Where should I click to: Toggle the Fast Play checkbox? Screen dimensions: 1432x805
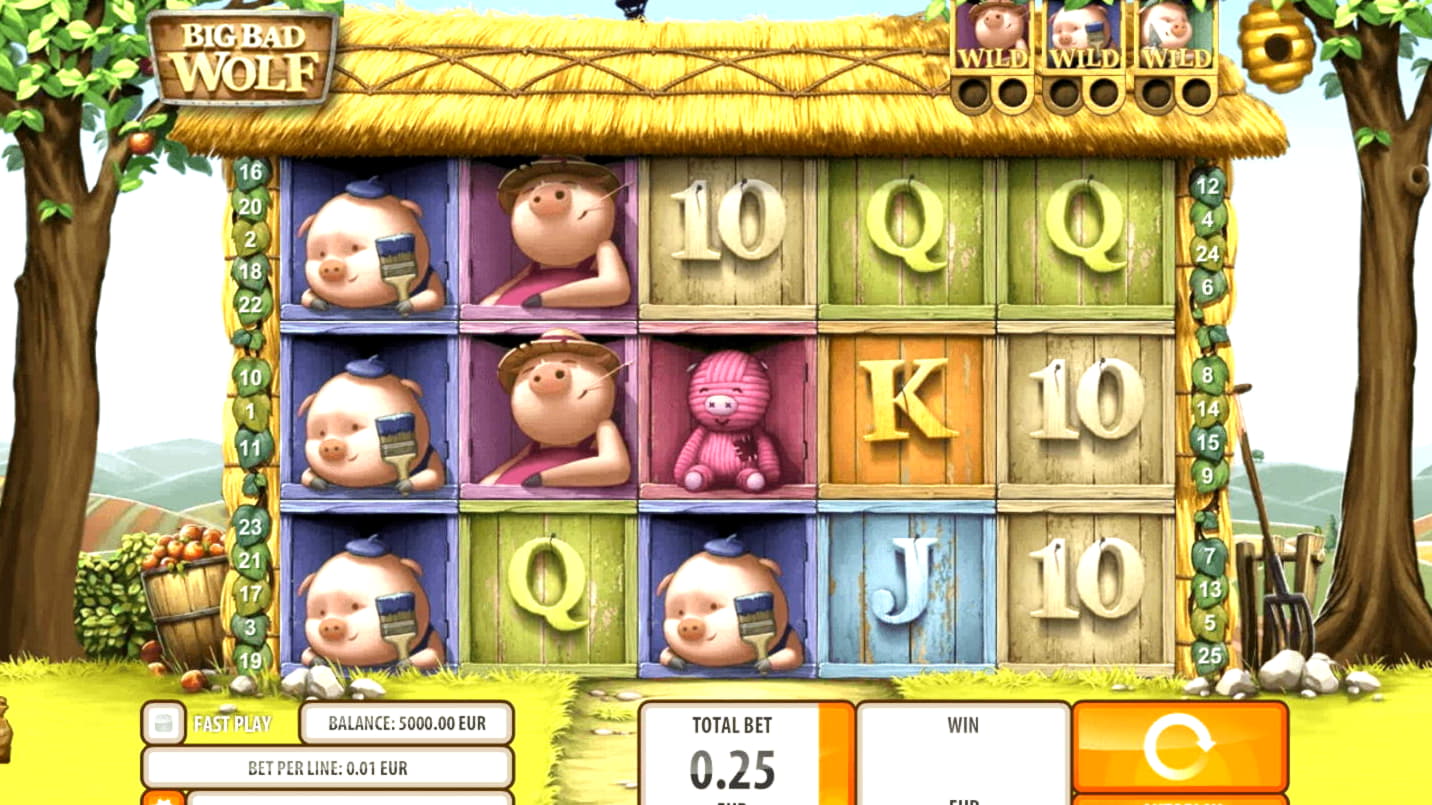pos(163,723)
